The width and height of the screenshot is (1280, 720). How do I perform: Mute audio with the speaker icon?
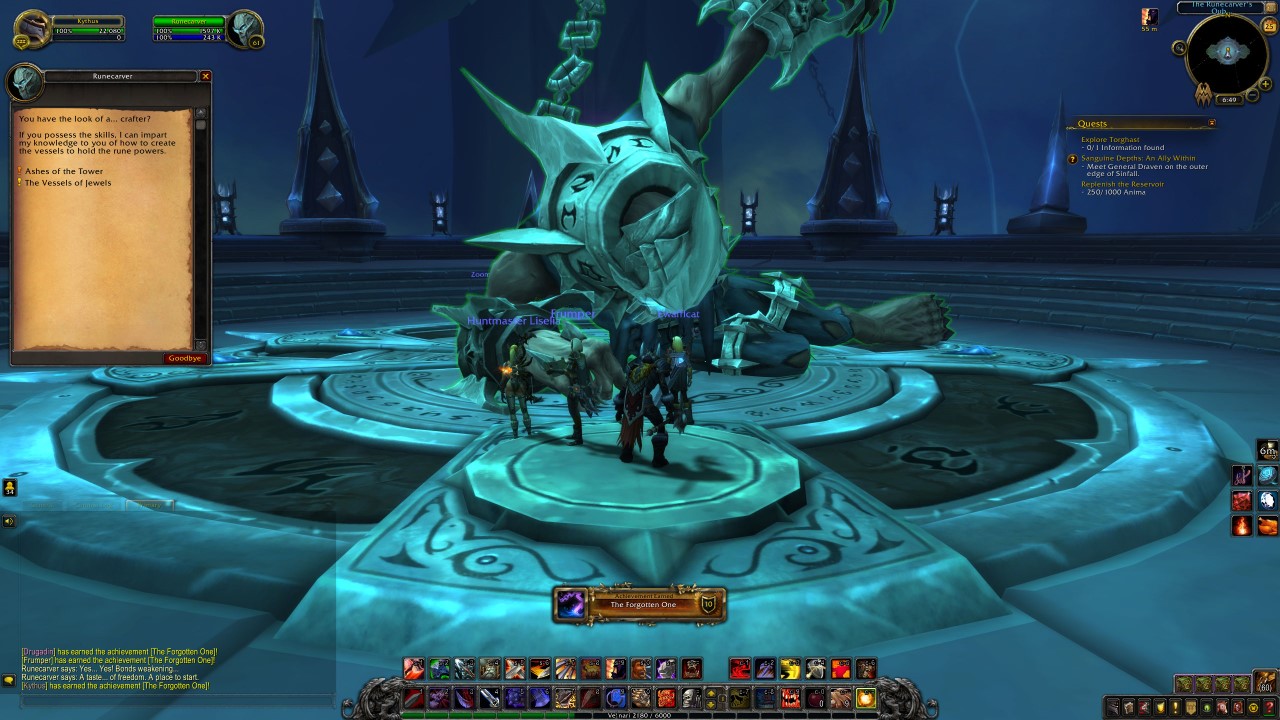(9, 519)
